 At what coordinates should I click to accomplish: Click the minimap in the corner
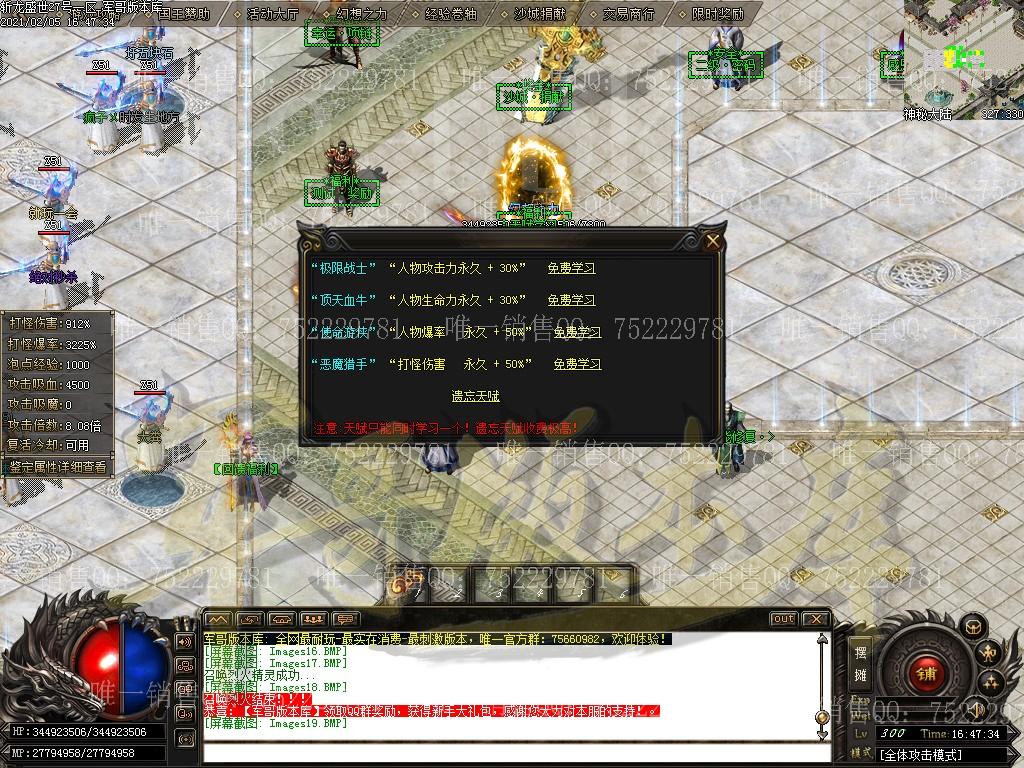(x=963, y=55)
